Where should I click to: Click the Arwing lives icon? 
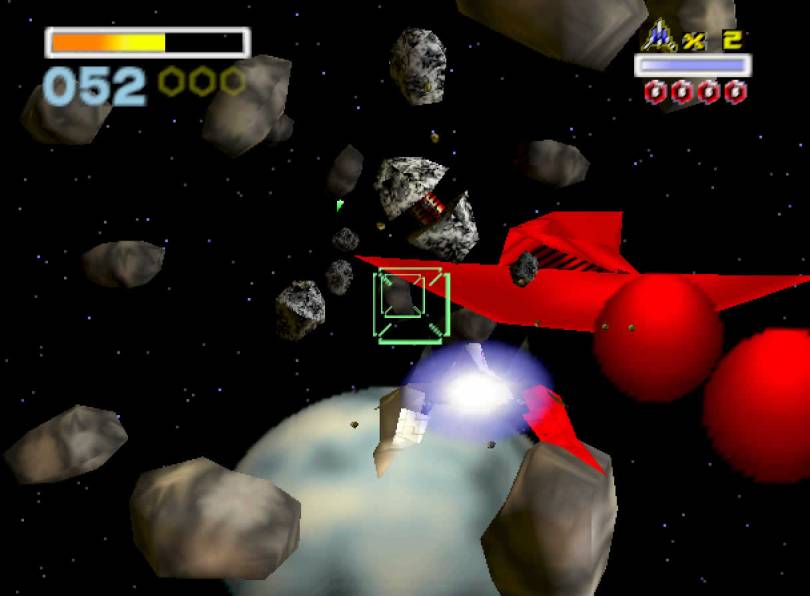[x=659, y=36]
